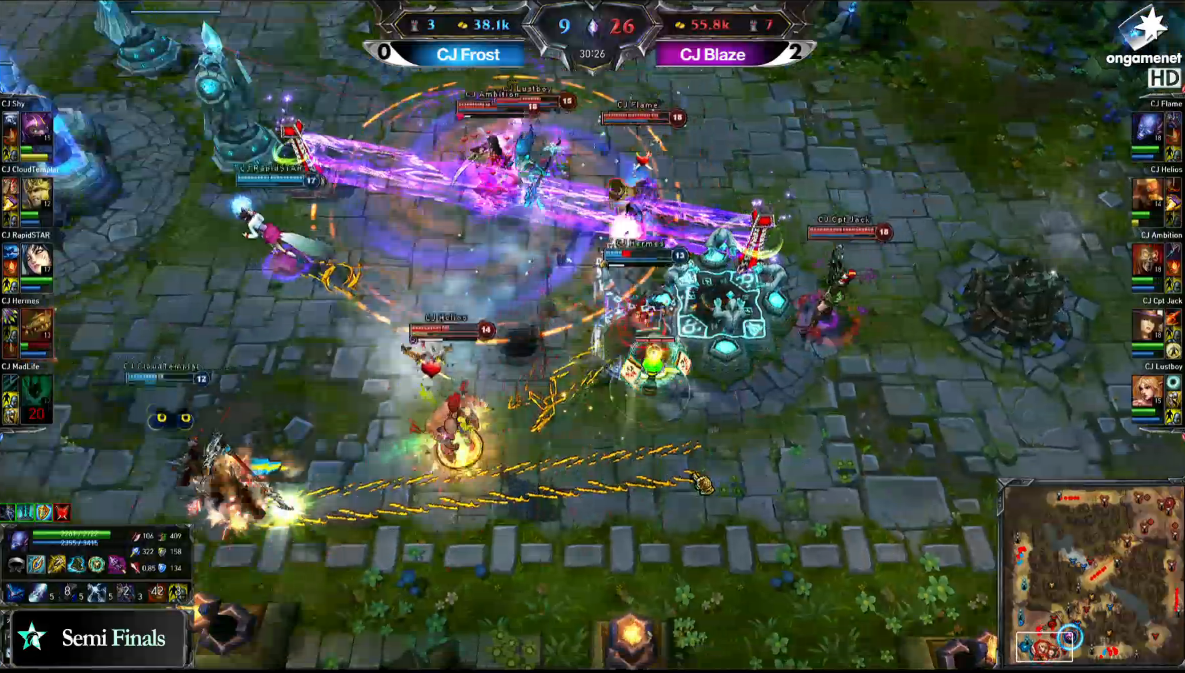1185x673 pixels.
Task: Click the red crossed-swords buff icon
Action: [x=64, y=513]
